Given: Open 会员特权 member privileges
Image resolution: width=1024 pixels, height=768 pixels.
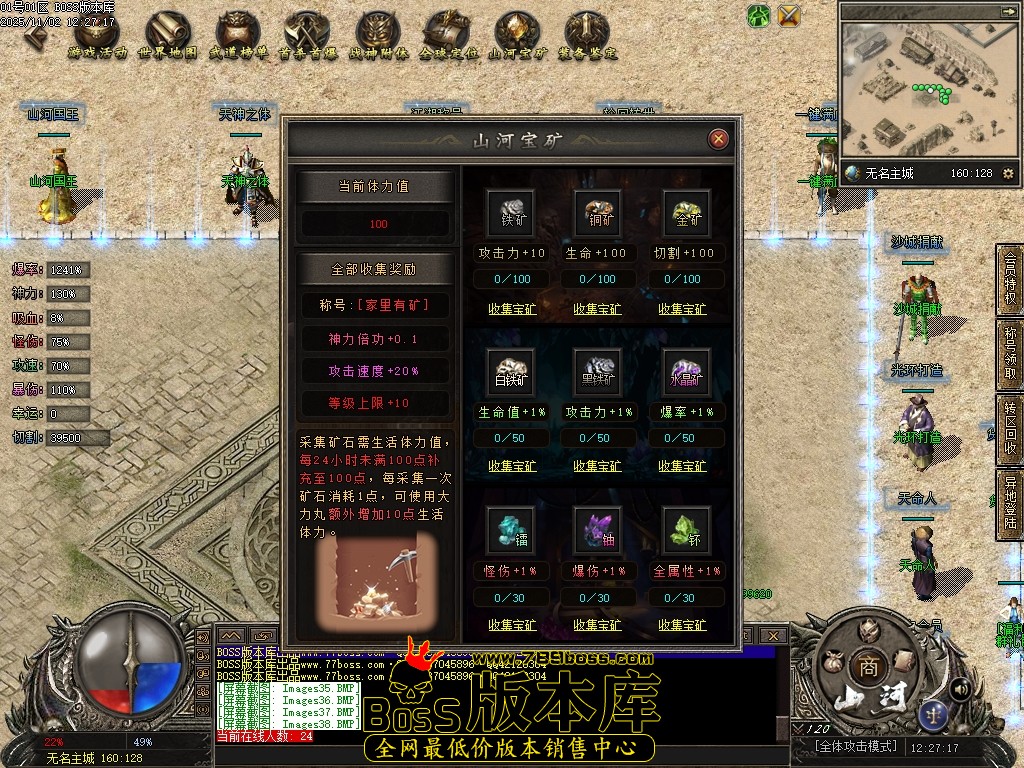Looking at the screenshot, I should [x=1009, y=278].
